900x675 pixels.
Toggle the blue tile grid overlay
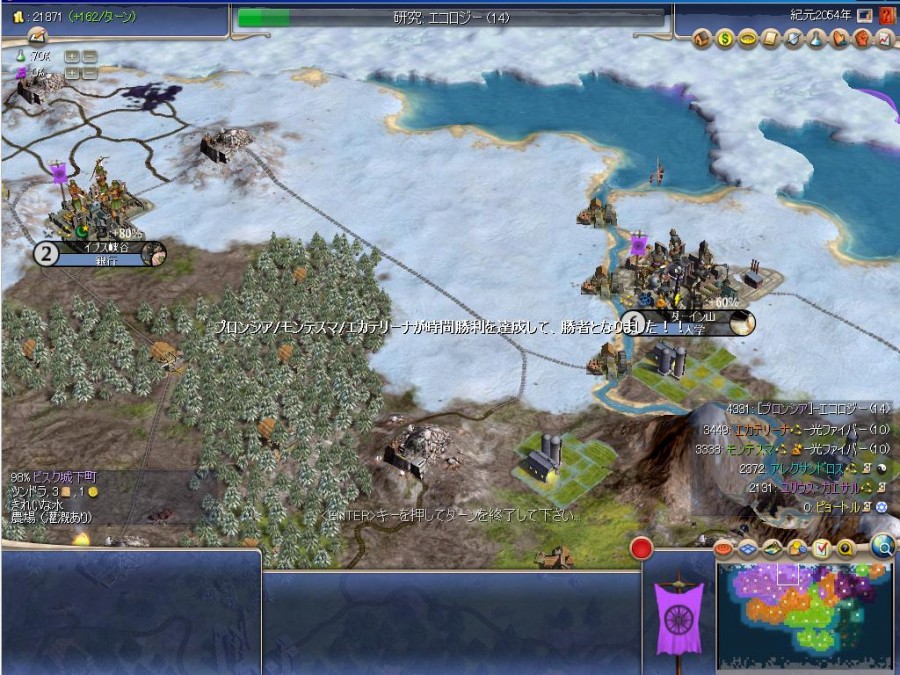747,548
